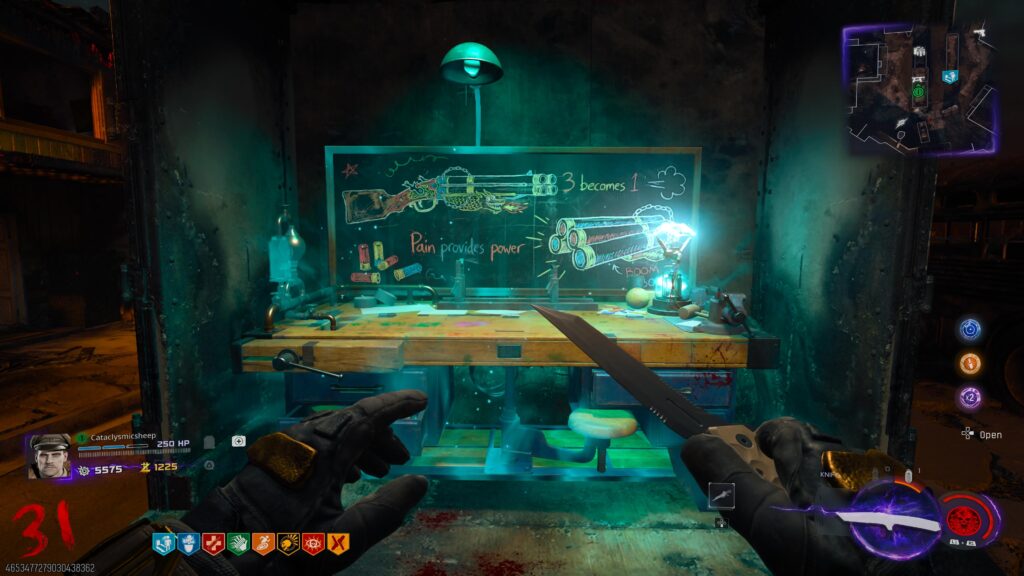Select the fist icon on the minimap

point(919,52)
